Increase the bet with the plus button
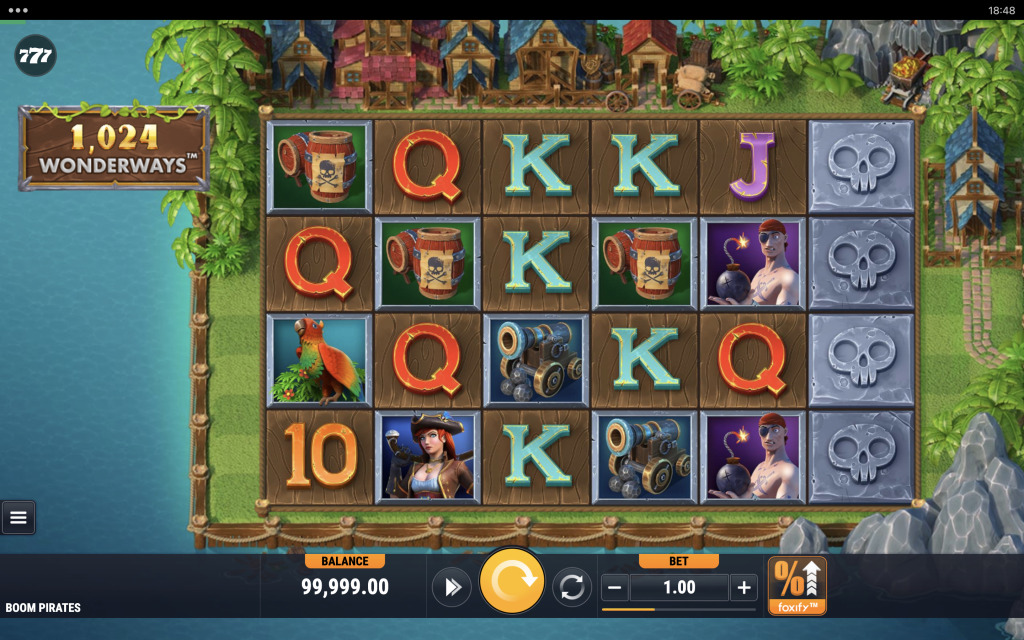 click(743, 588)
